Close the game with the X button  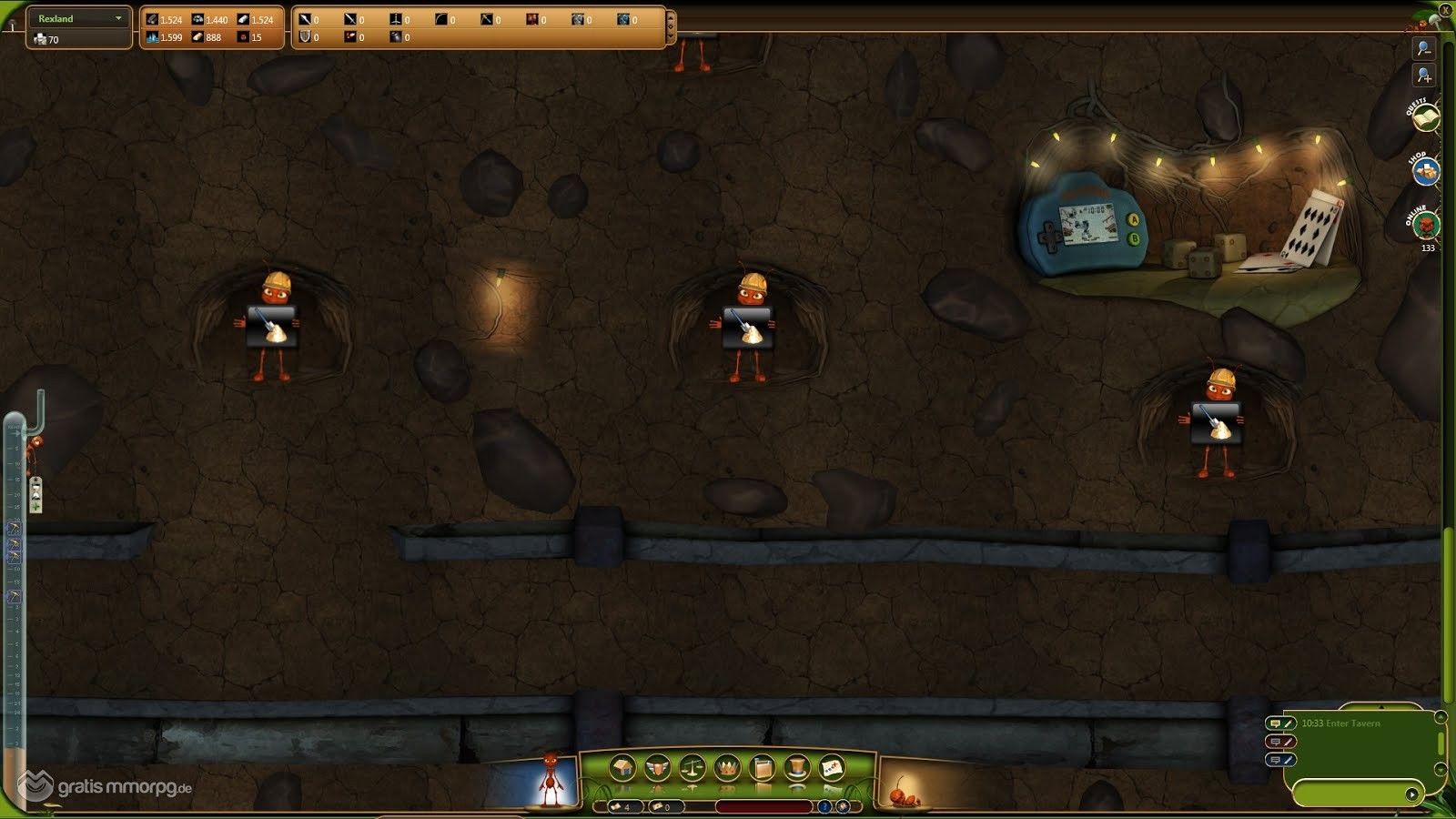coord(1445,10)
